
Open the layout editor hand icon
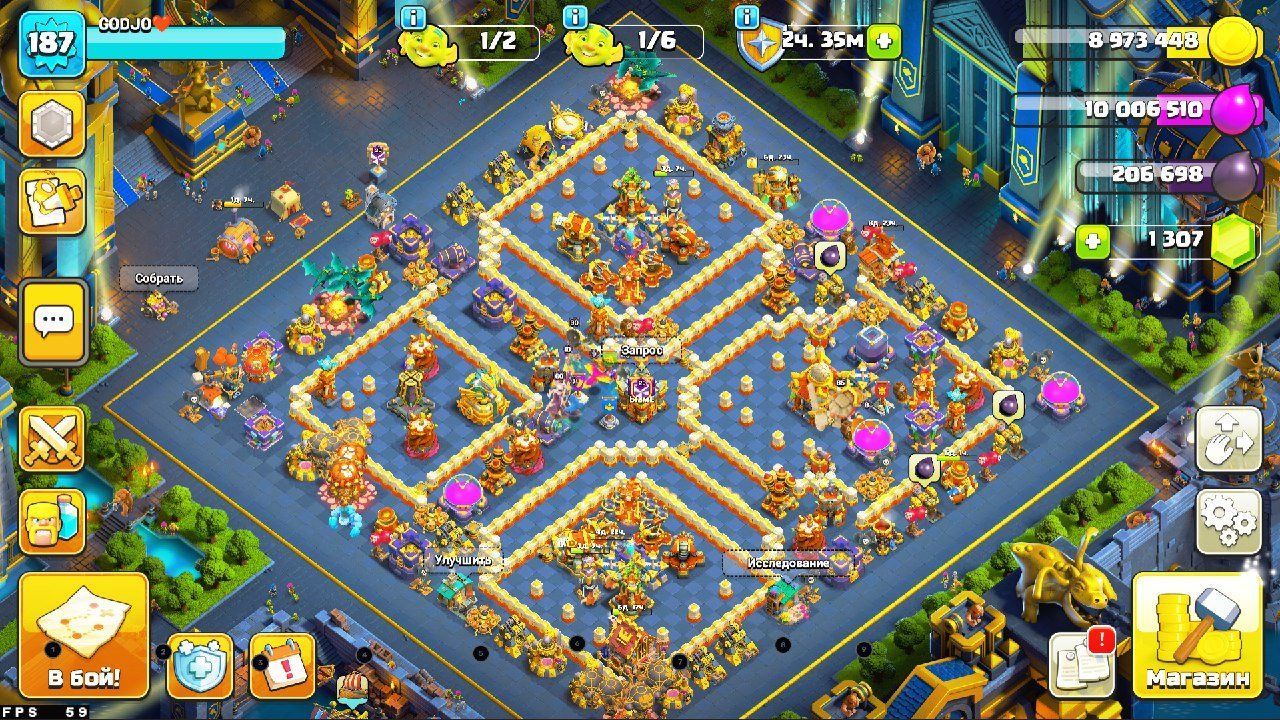(1229, 440)
